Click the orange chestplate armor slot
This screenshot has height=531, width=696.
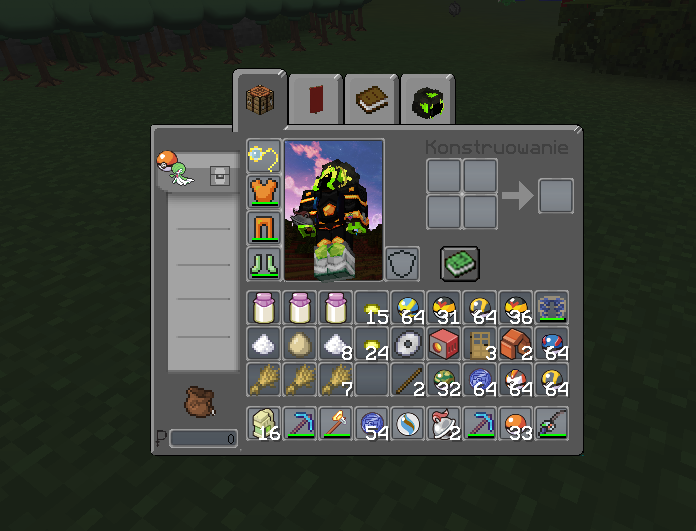coord(265,191)
